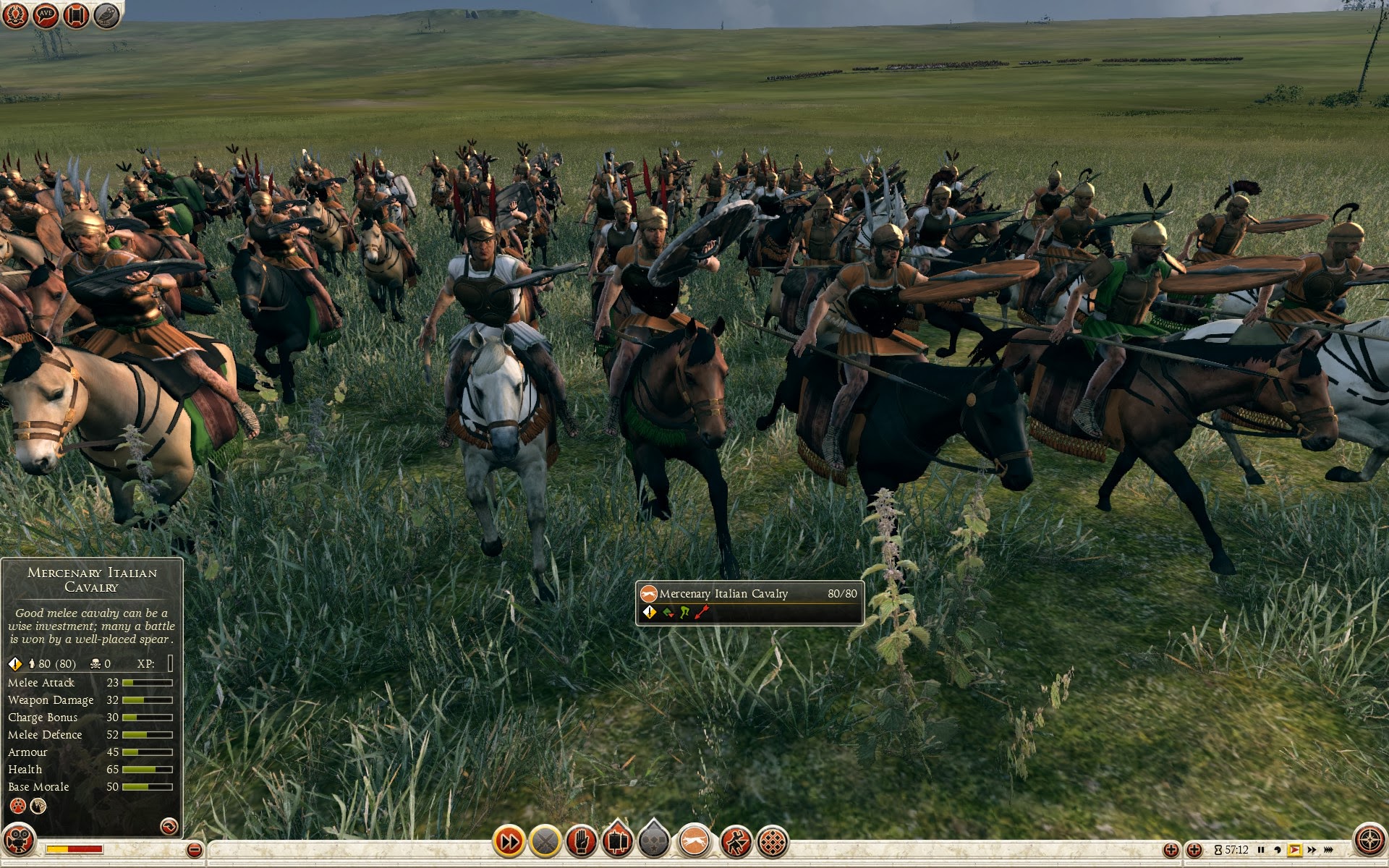Set battle to double fast-forward speed
This screenshot has height=868, width=1389.
point(1312,850)
